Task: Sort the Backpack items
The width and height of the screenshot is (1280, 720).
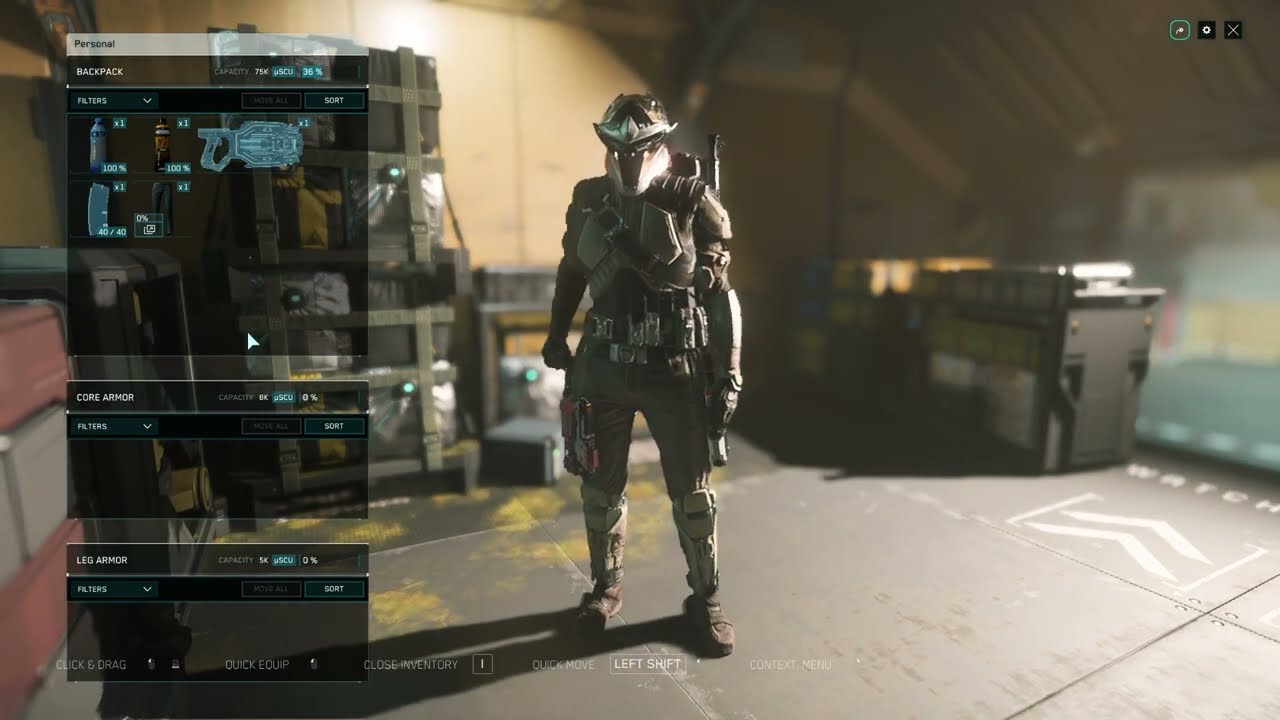Action: 334,100
